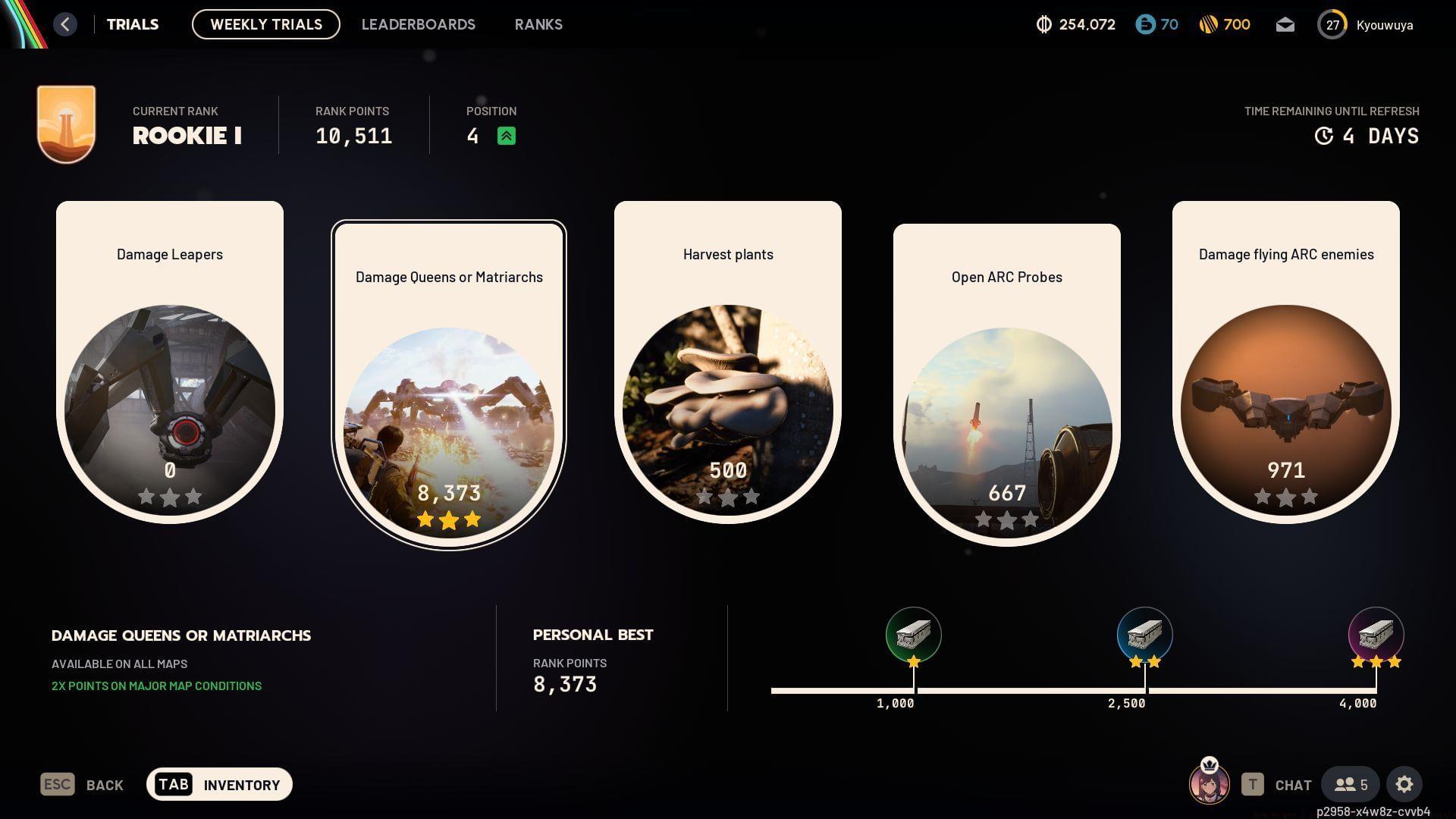Screen dimensions: 1456x819
Task: Open the CHAT panel
Action: coord(1292,785)
